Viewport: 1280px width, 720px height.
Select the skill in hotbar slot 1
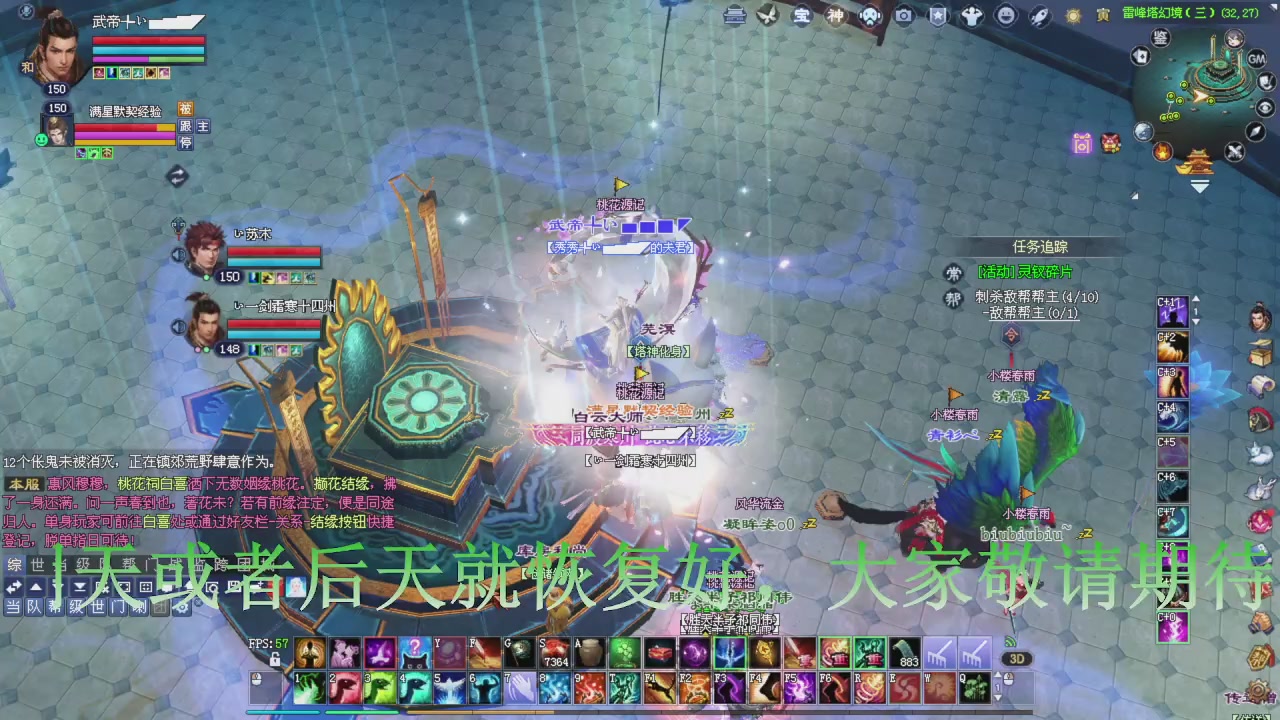click(x=310, y=688)
